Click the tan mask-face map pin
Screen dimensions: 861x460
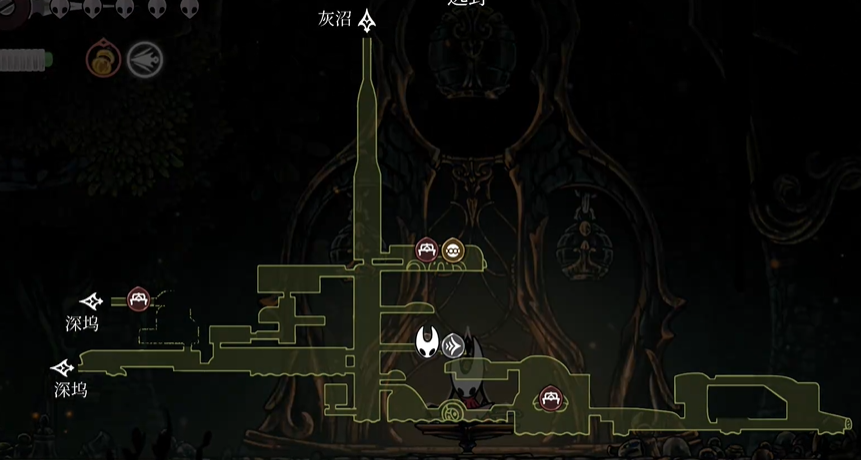click(x=453, y=250)
